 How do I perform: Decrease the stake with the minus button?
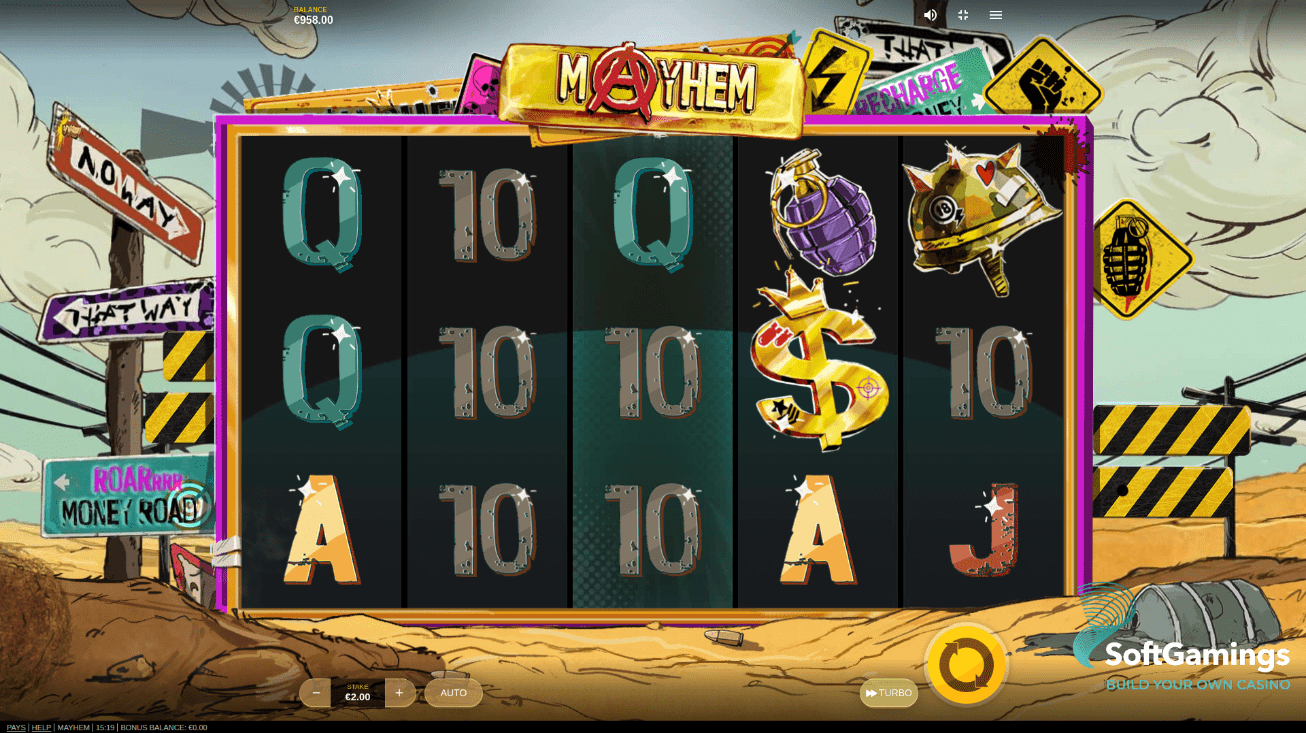click(x=316, y=693)
